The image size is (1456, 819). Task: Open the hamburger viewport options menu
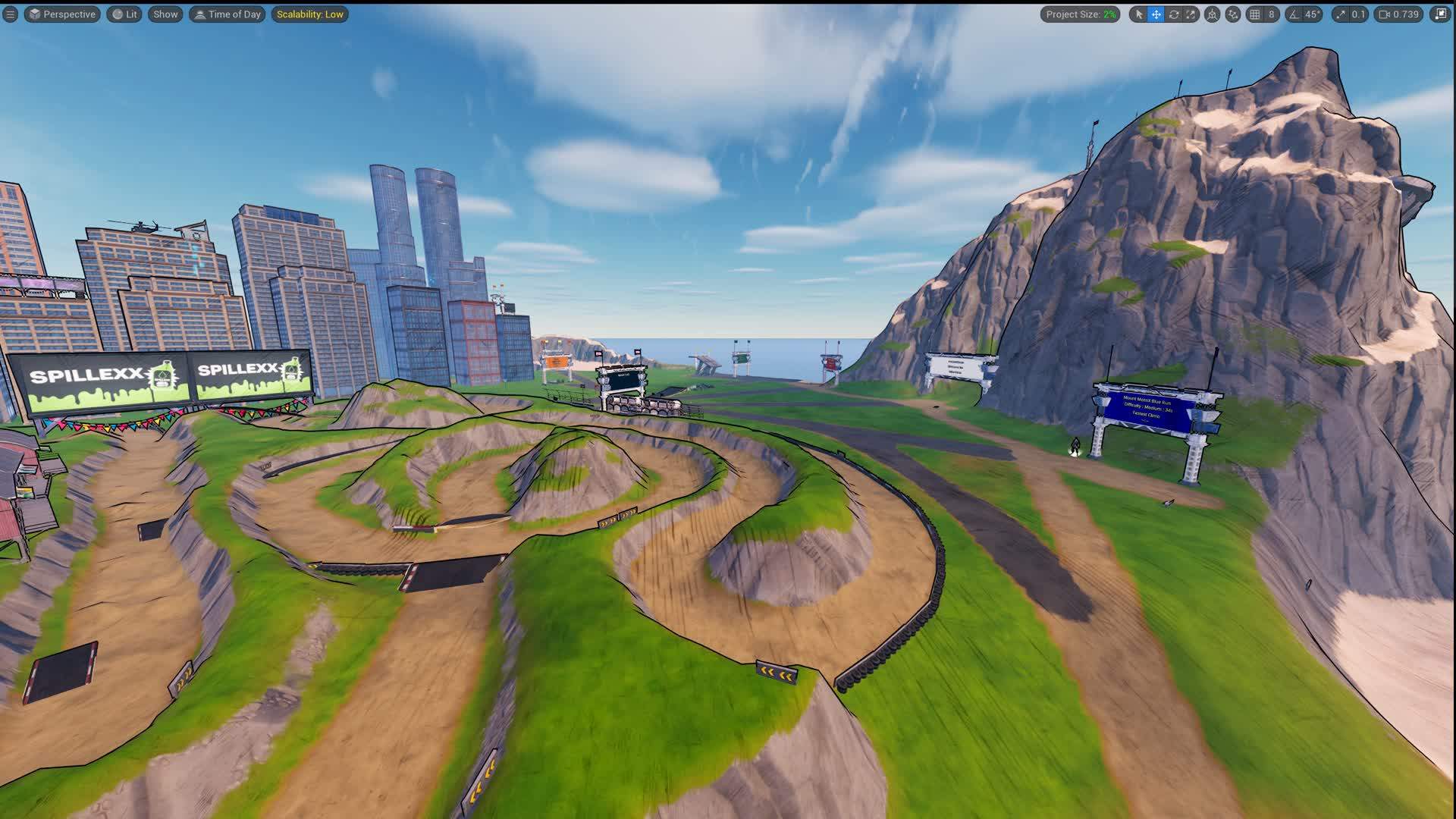tap(10, 14)
